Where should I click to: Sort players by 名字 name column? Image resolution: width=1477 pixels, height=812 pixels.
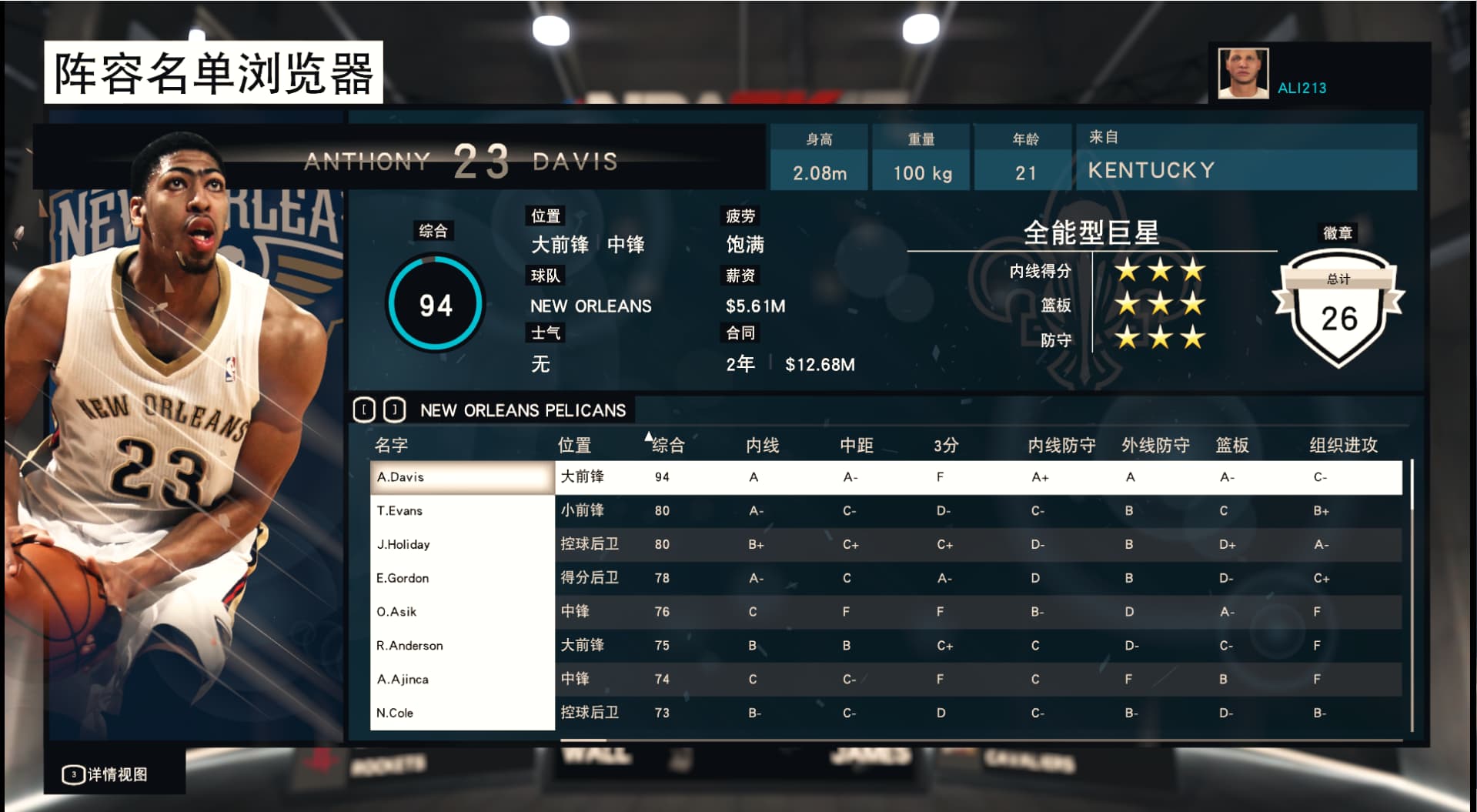click(x=391, y=445)
